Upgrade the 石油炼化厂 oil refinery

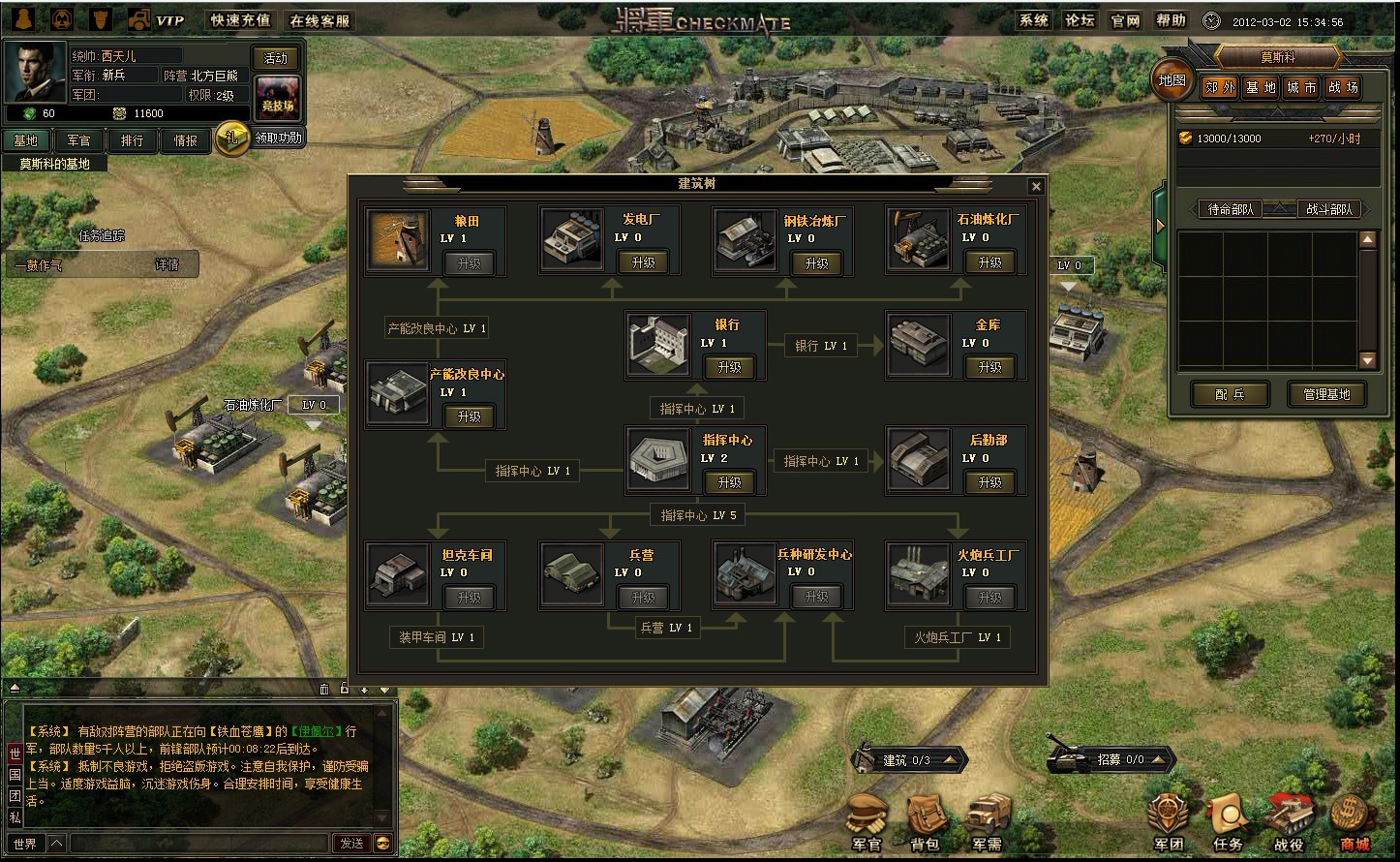989,262
